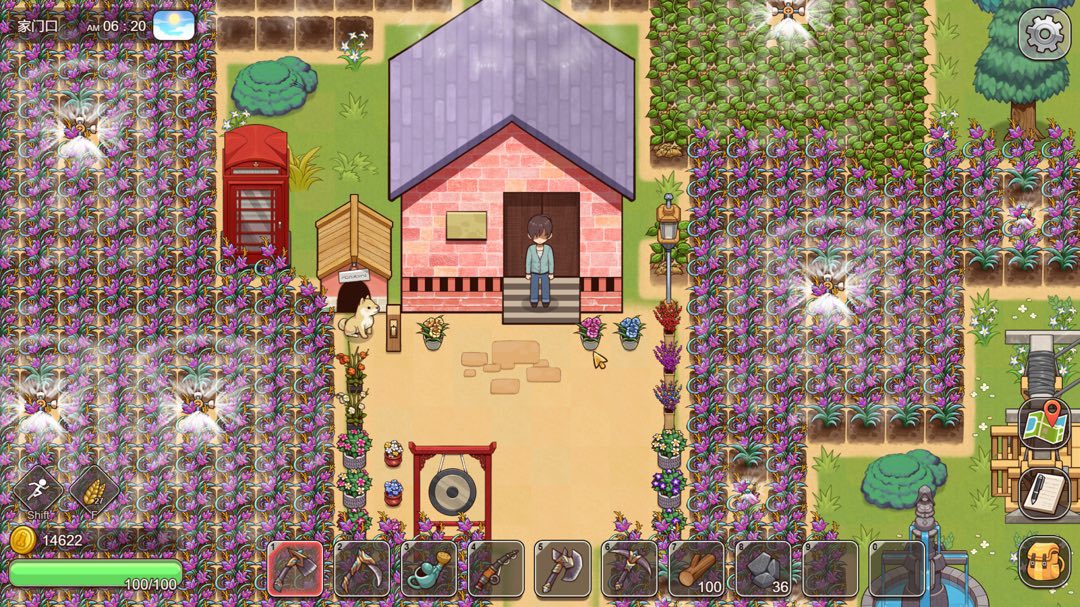This screenshot has height=607, width=1080.
Task: Open the settings gear menu
Action: [1044, 34]
